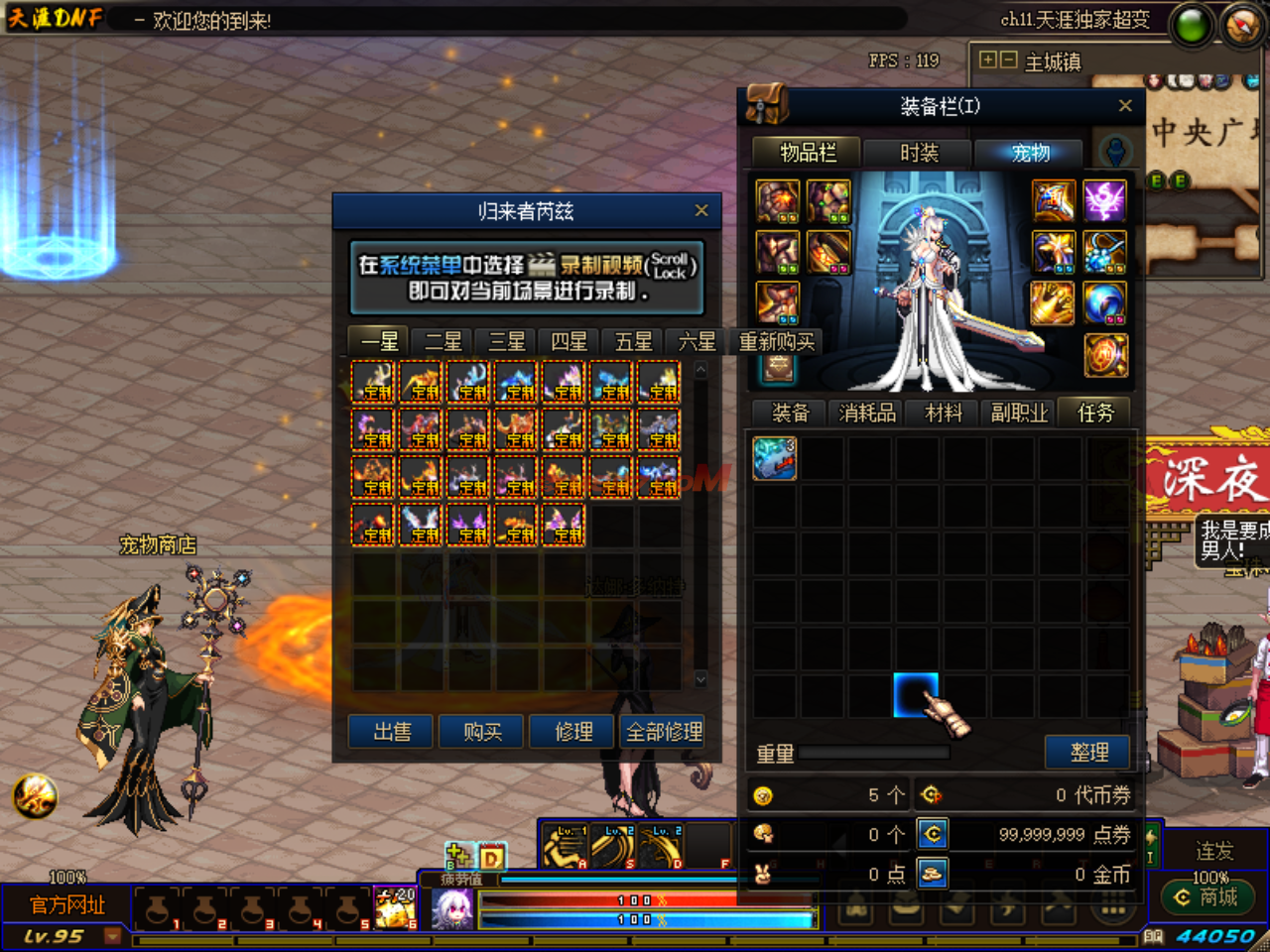Switch to the 二星 shop tab
1270x952 pixels.
click(443, 342)
